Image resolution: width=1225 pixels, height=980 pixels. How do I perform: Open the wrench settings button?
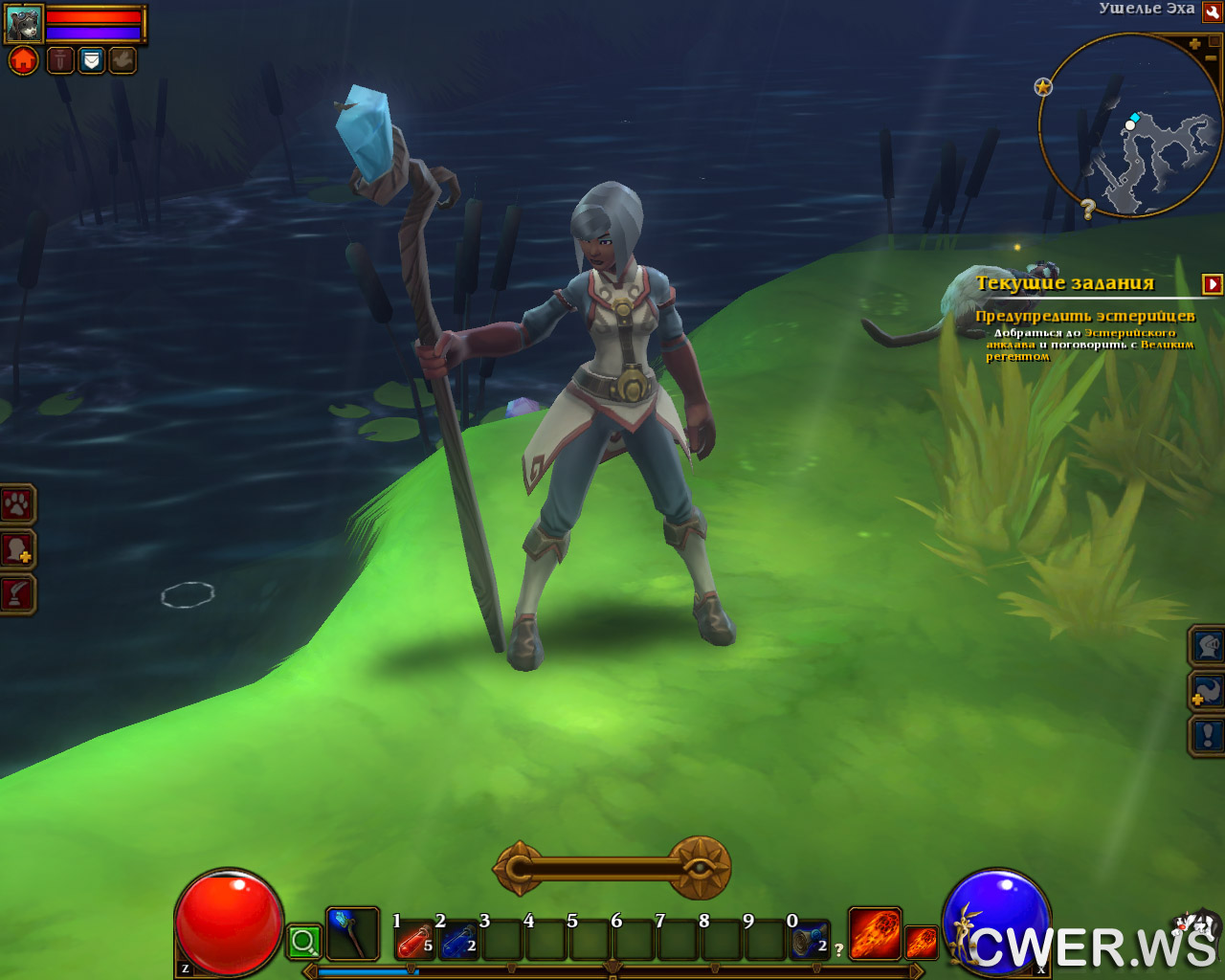pos(1212,11)
